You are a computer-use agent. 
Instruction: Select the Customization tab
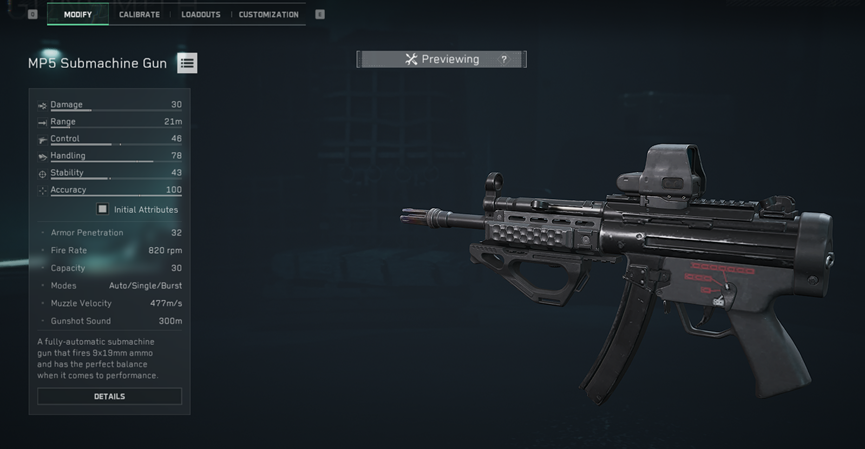click(x=269, y=15)
